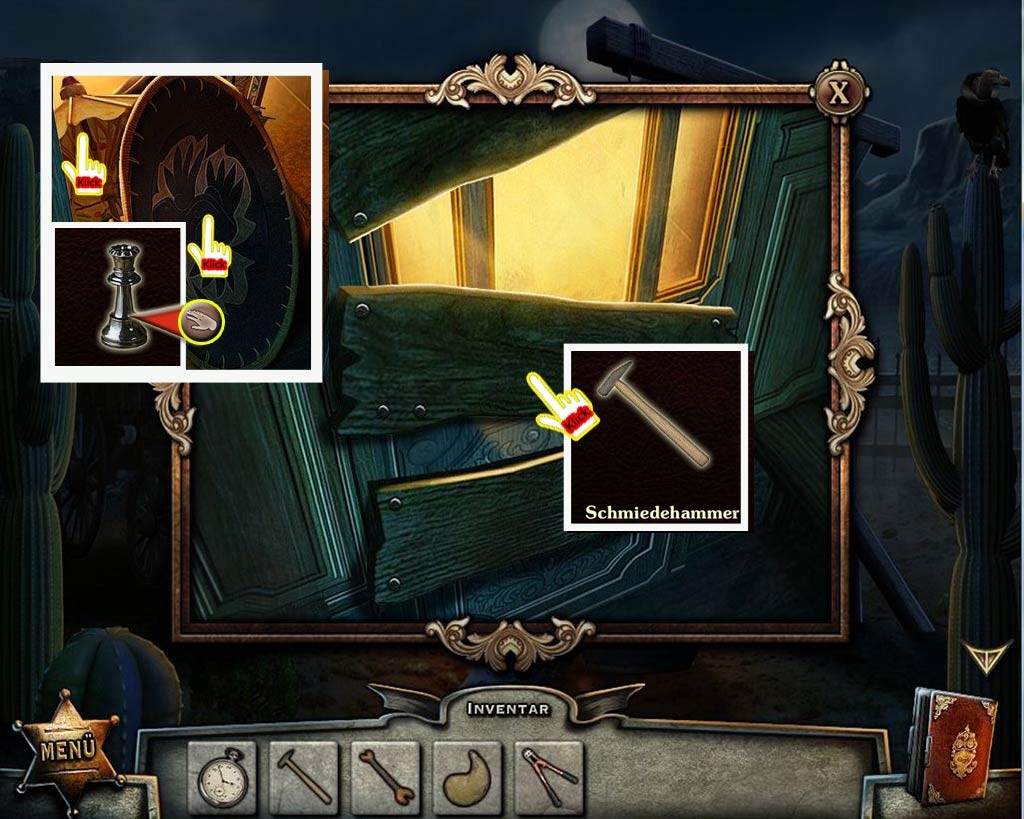Open the sheriff star Menü button
Screen dimensions: 1024x819
(x=68, y=750)
